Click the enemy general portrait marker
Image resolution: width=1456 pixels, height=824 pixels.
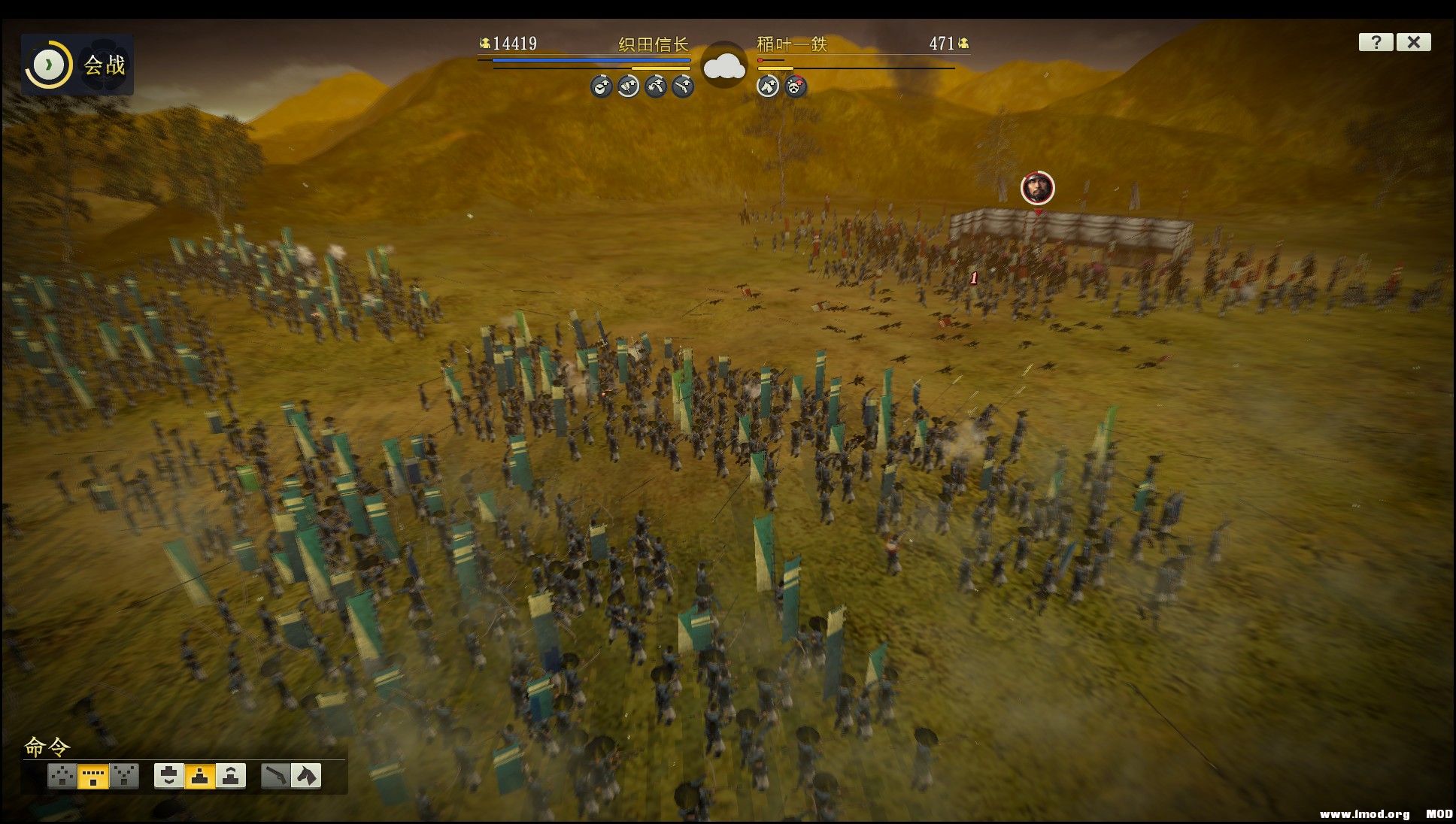(x=1037, y=188)
